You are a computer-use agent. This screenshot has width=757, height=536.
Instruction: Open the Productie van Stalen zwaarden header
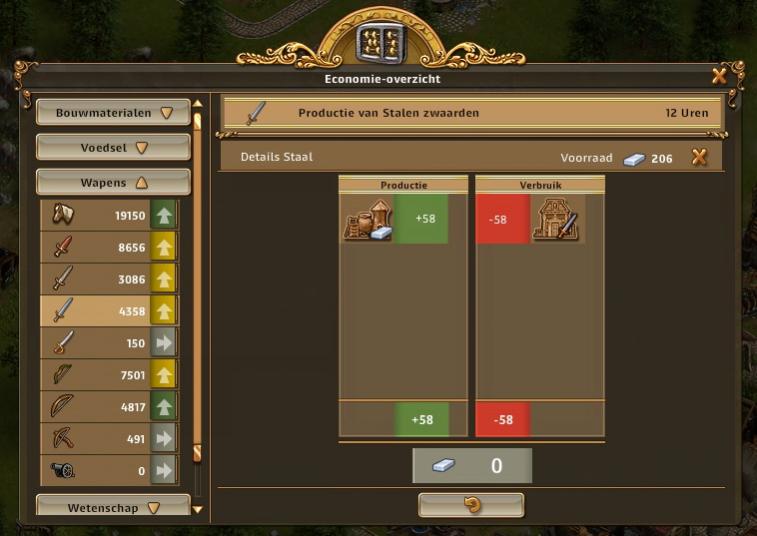coord(471,113)
